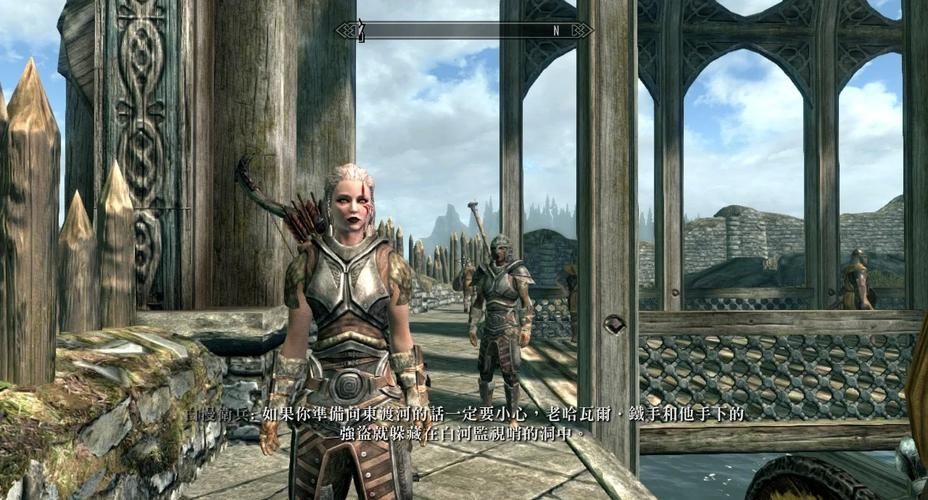
Task: Select the north marker on the compass
Action: coord(556,30)
